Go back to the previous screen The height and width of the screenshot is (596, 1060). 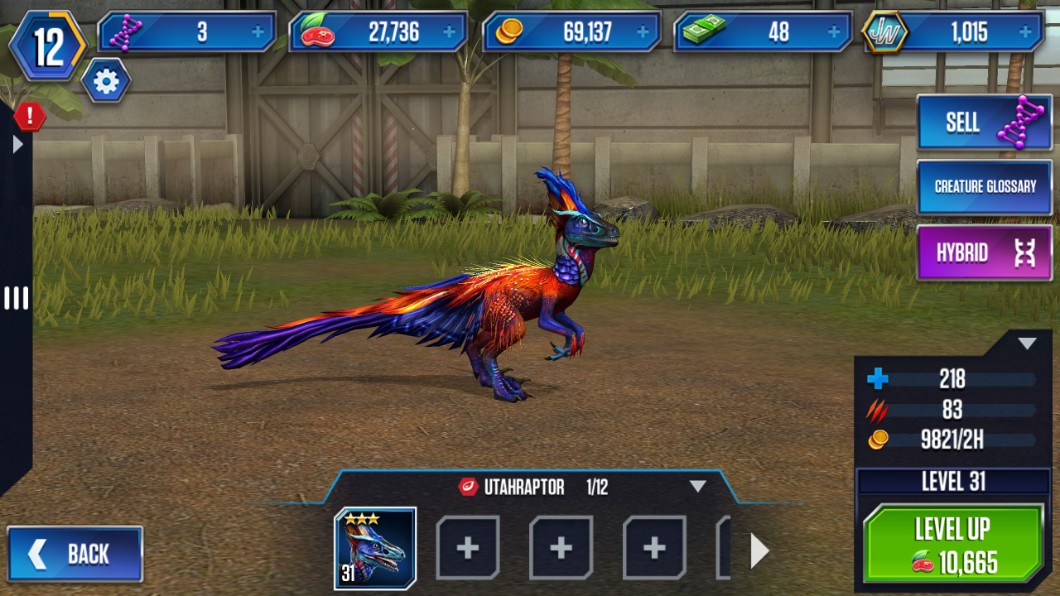click(75, 553)
